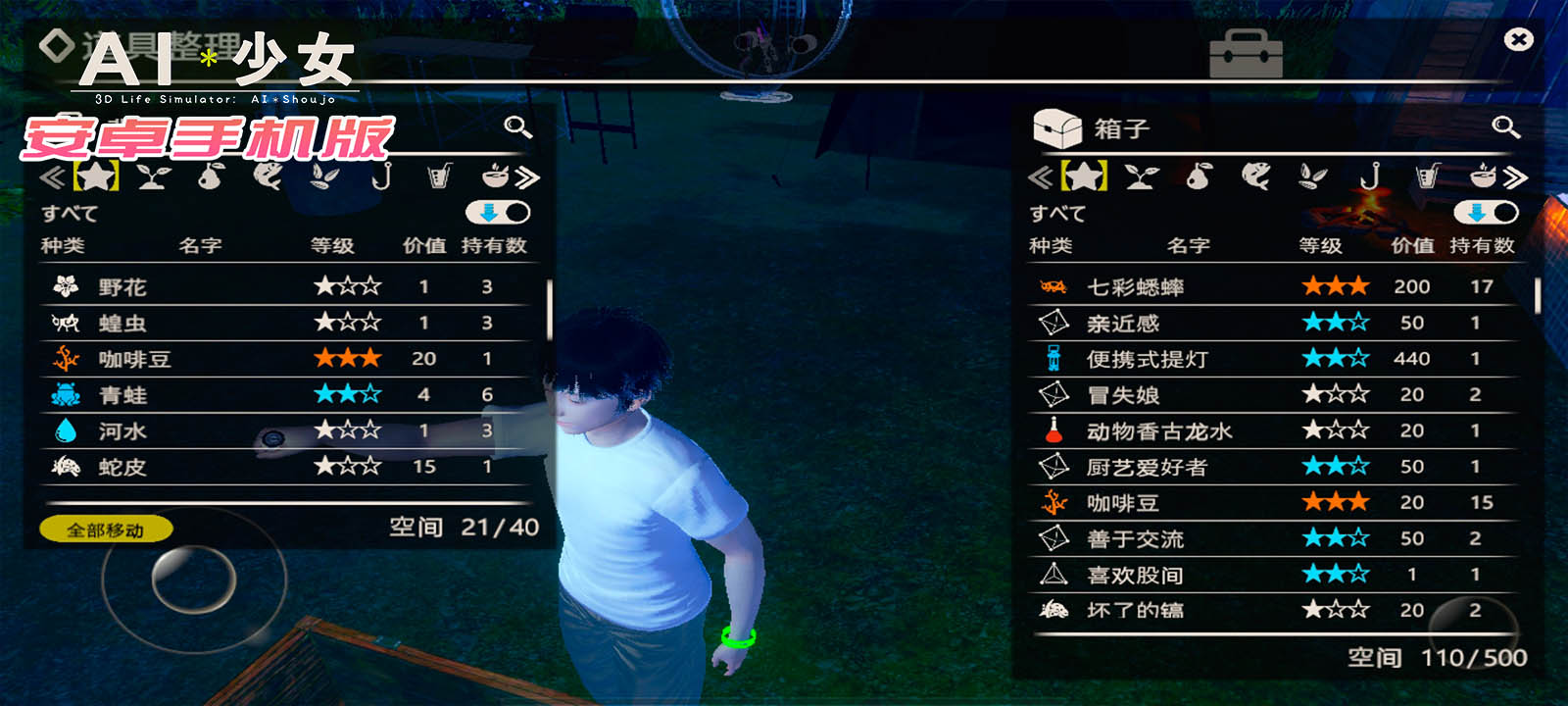This screenshot has height=706, width=1568.
Task: Toggle the backpack sort order switch
Action: 498,213
